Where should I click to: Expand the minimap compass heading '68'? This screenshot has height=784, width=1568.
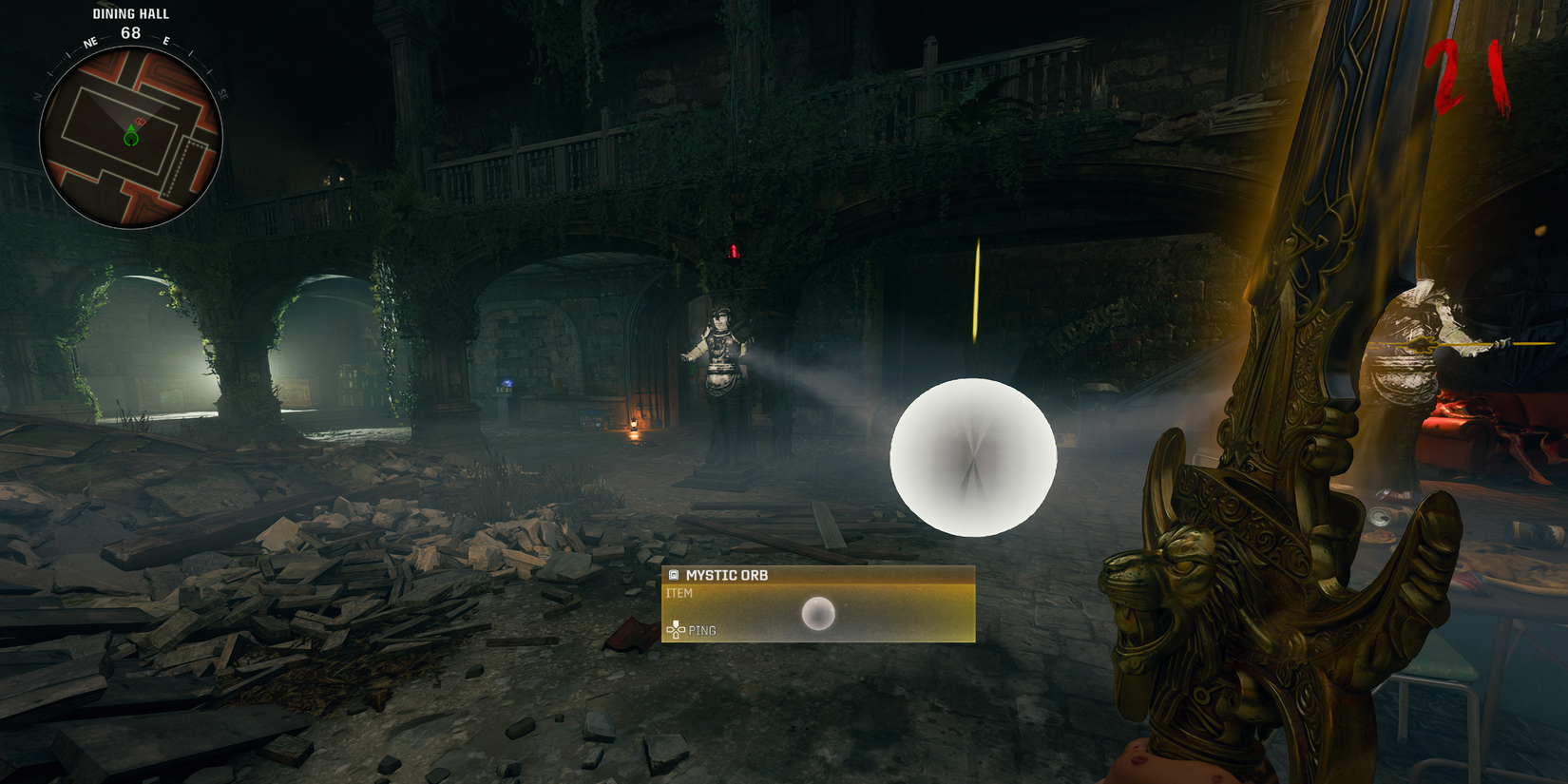tap(129, 32)
